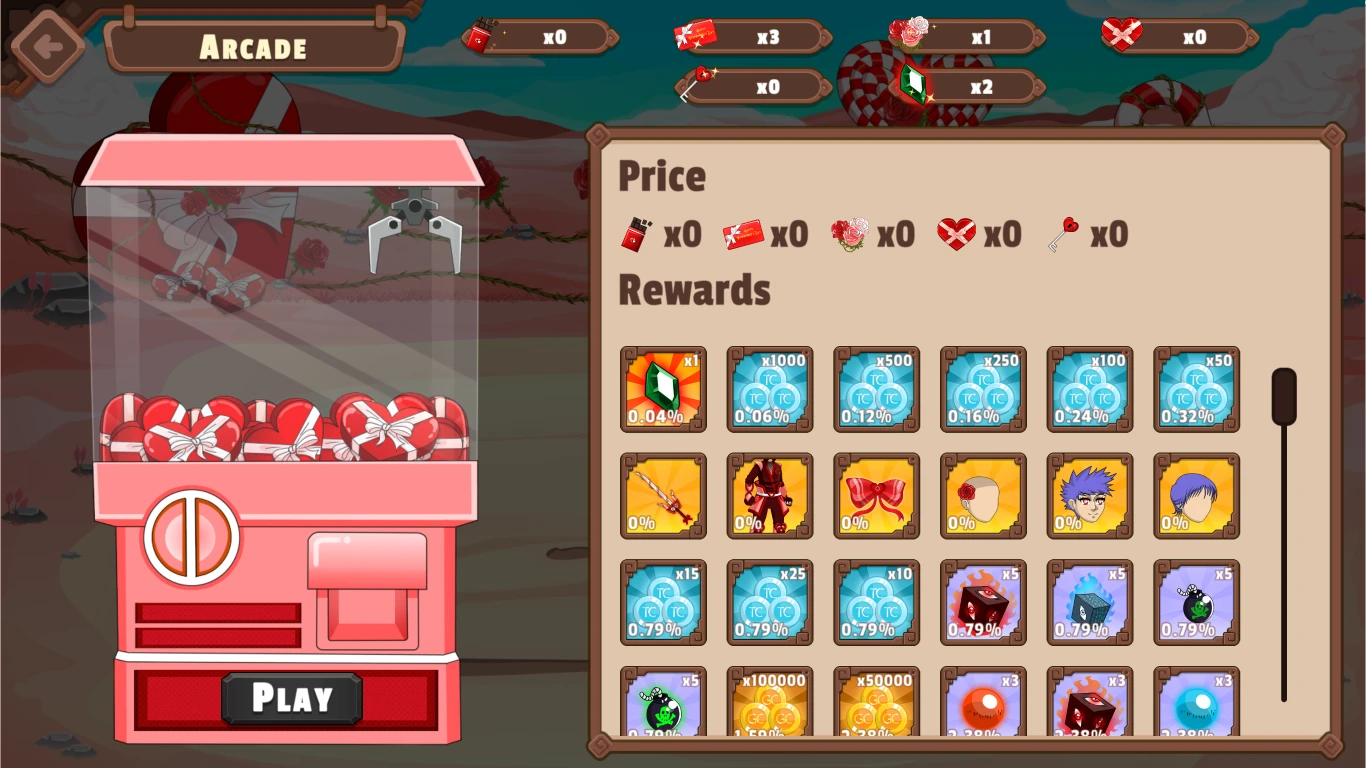Choose the x15 tokens reward tile

(663, 602)
